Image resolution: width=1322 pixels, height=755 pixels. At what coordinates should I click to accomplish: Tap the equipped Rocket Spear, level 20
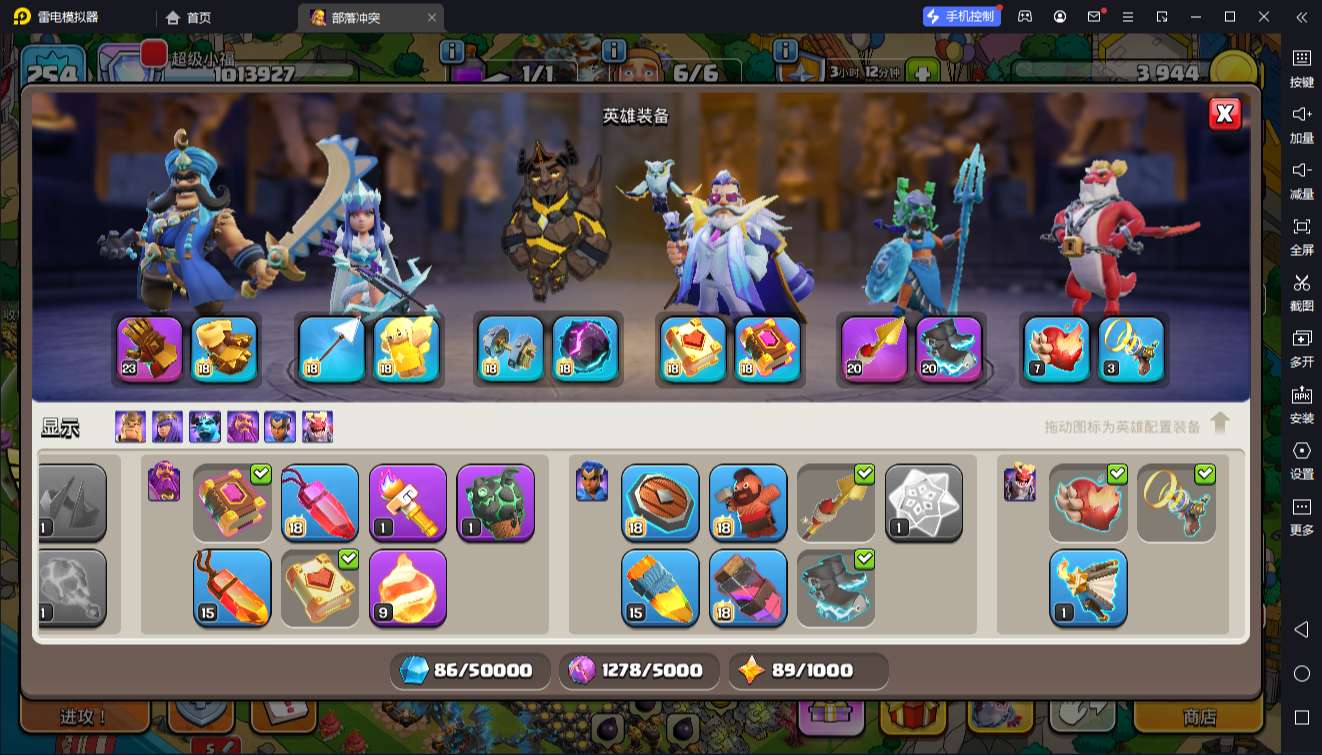click(874, 349)
